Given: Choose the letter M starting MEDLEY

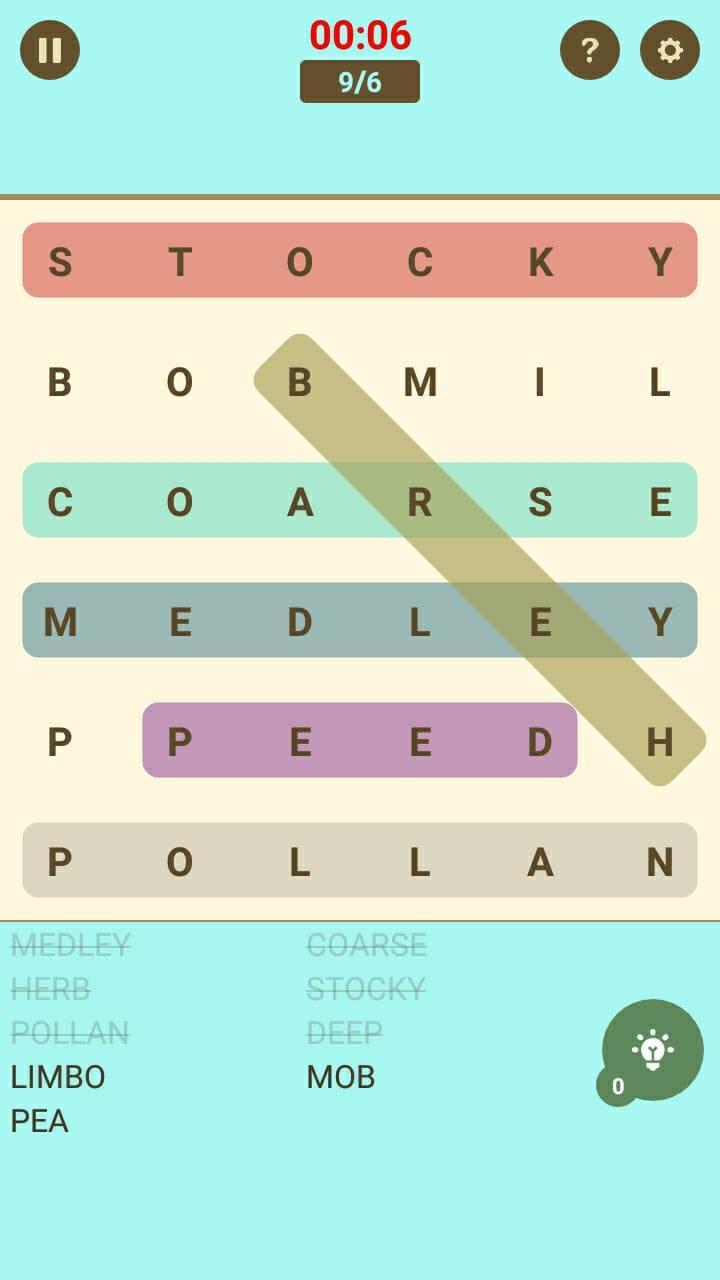Looking at the screenshot, I should 60,622.
